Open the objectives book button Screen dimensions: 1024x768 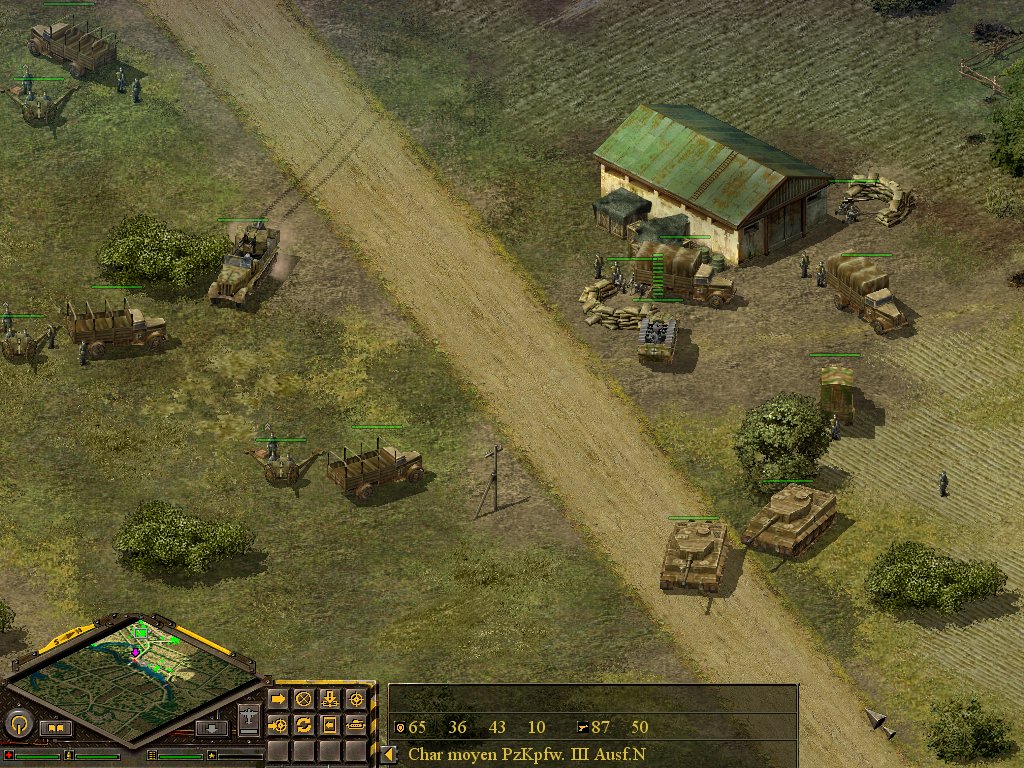(56, 728)
